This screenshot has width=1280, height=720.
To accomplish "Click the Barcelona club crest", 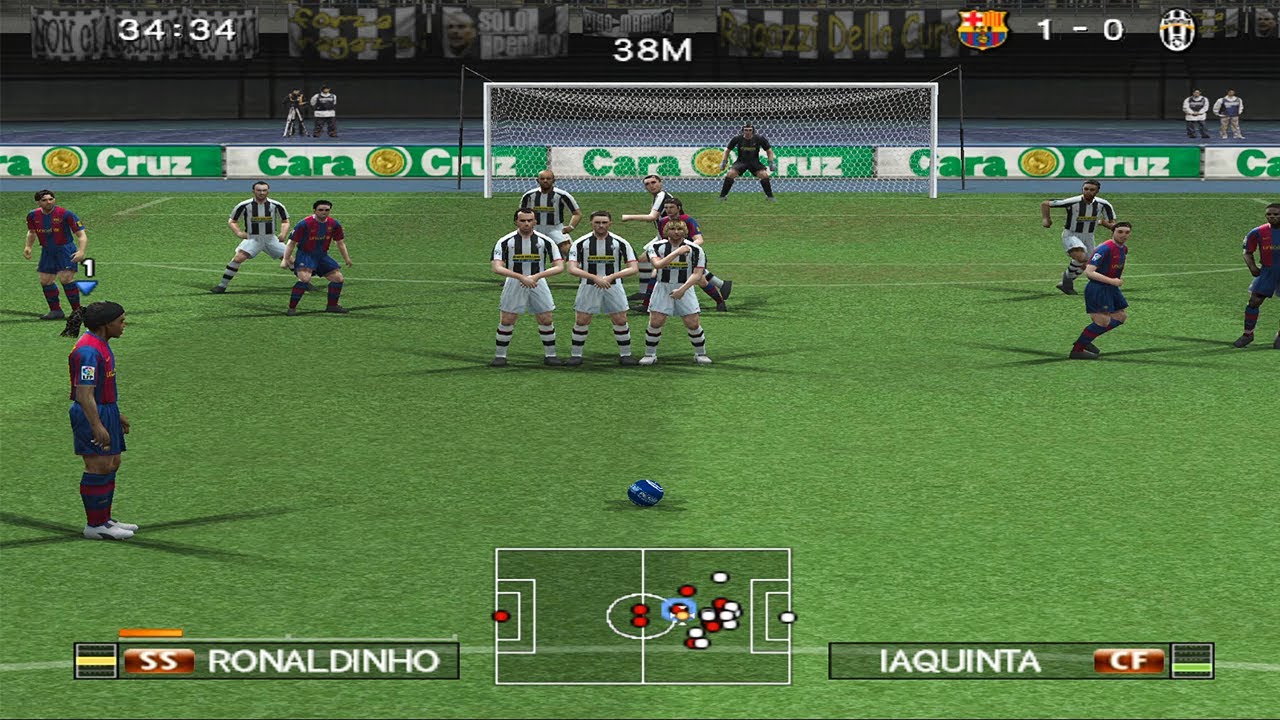I will click(x=982, y=30).
